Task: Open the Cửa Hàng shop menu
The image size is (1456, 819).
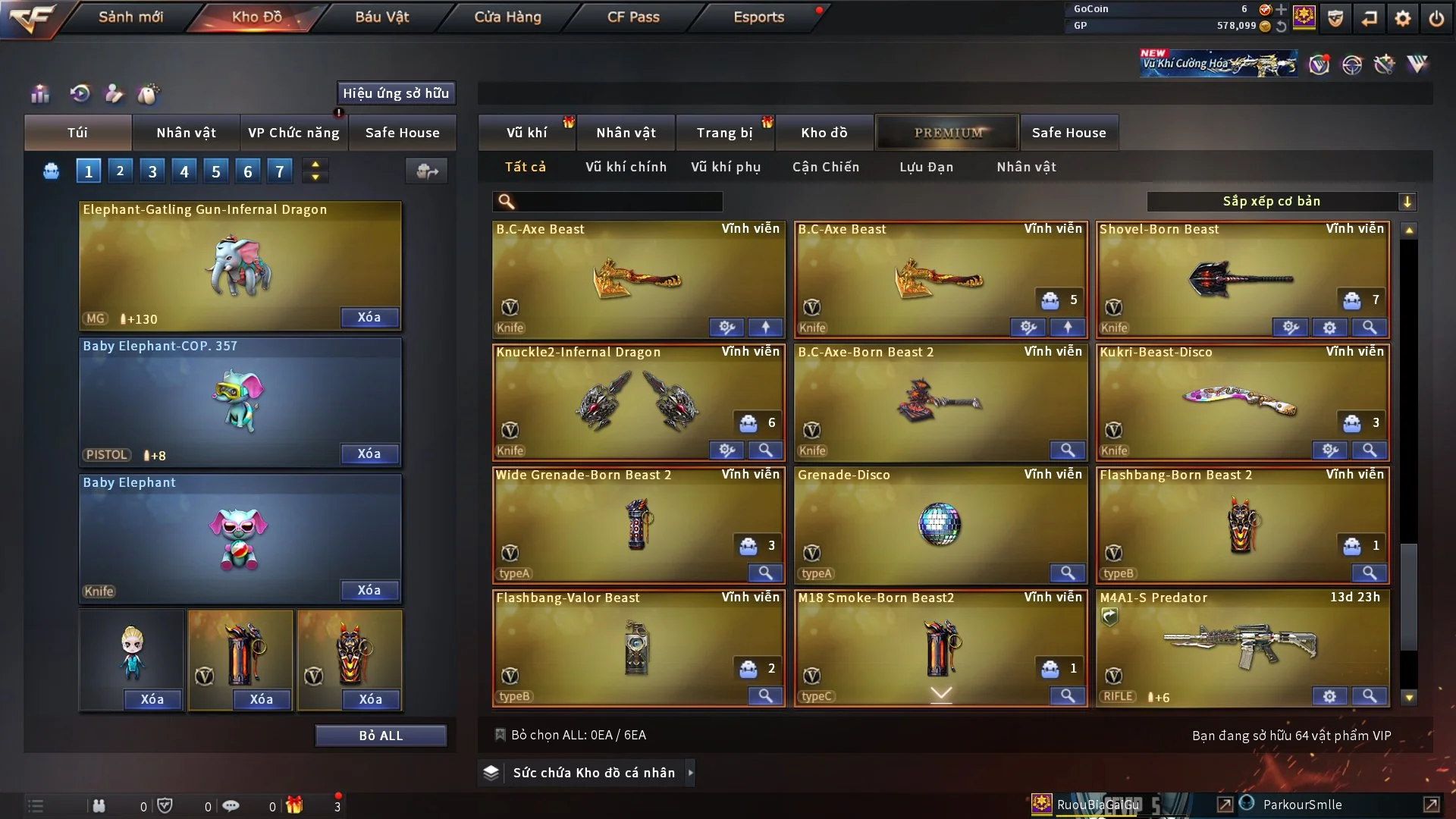Action: 507,17
